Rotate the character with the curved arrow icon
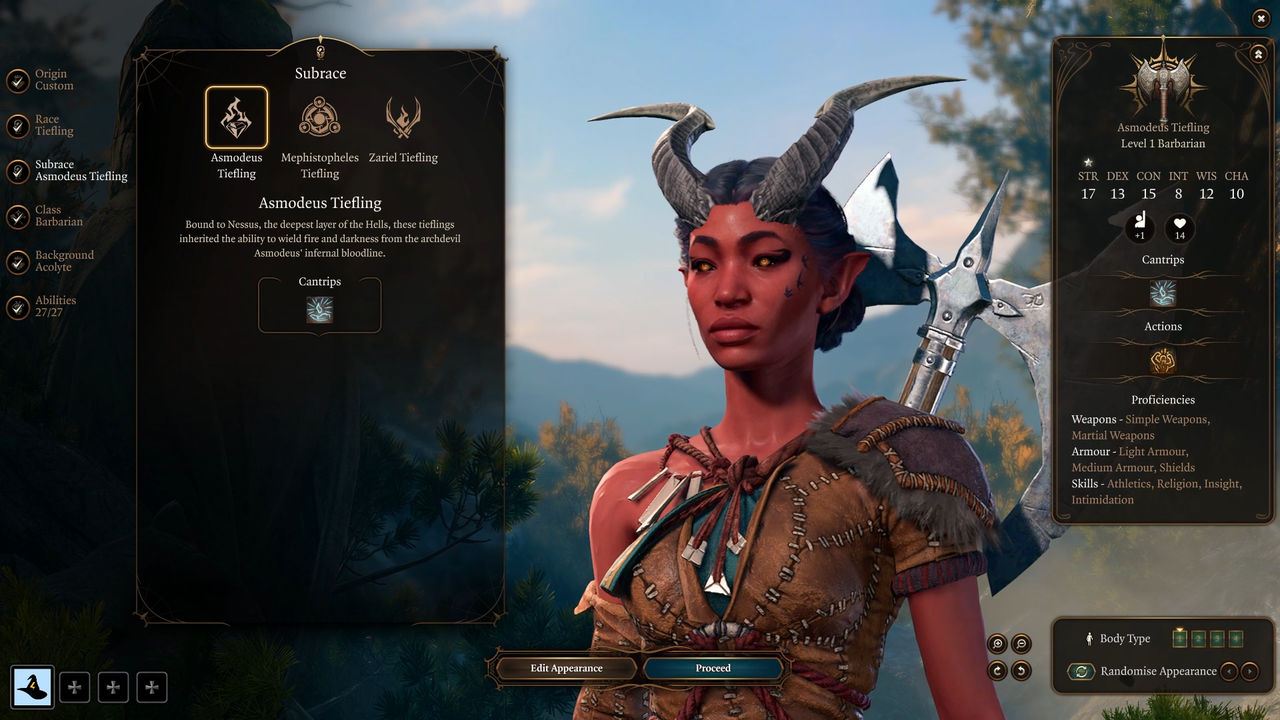Screen dimensions: 1280x720 (997, 670)
